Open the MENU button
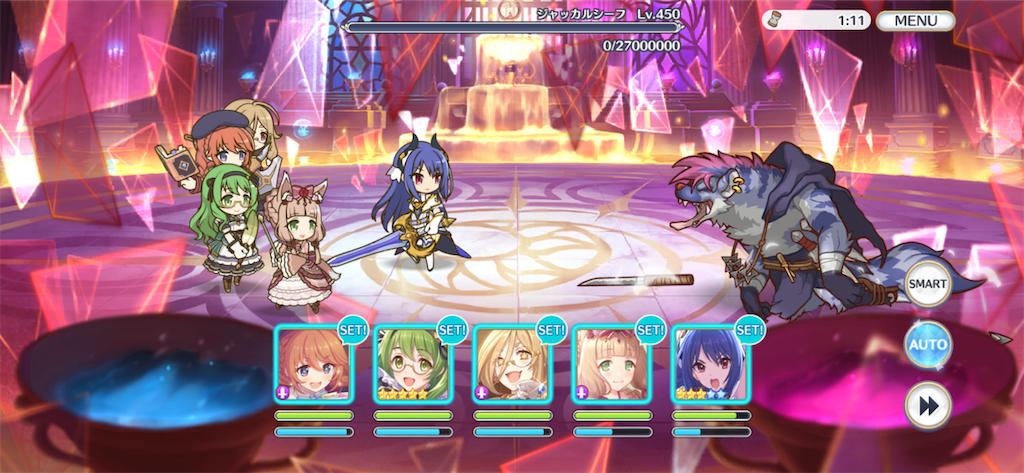 [915, 20]
